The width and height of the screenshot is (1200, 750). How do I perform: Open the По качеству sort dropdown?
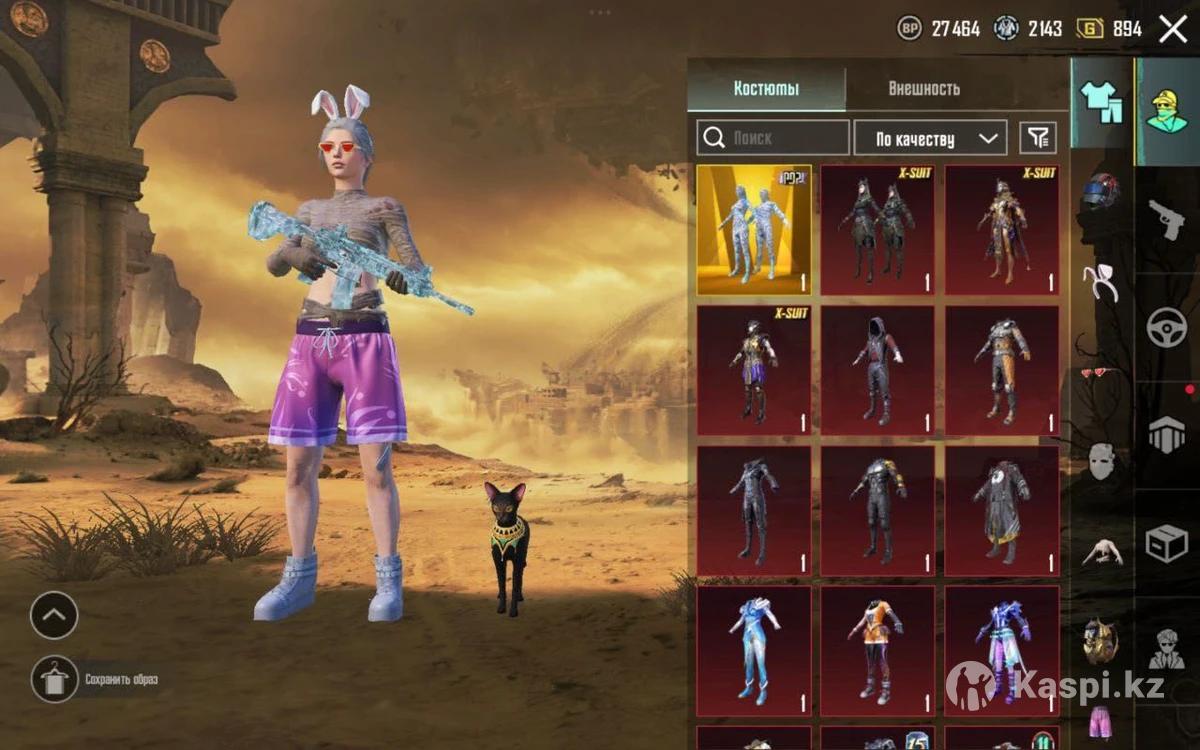[929, 138]
